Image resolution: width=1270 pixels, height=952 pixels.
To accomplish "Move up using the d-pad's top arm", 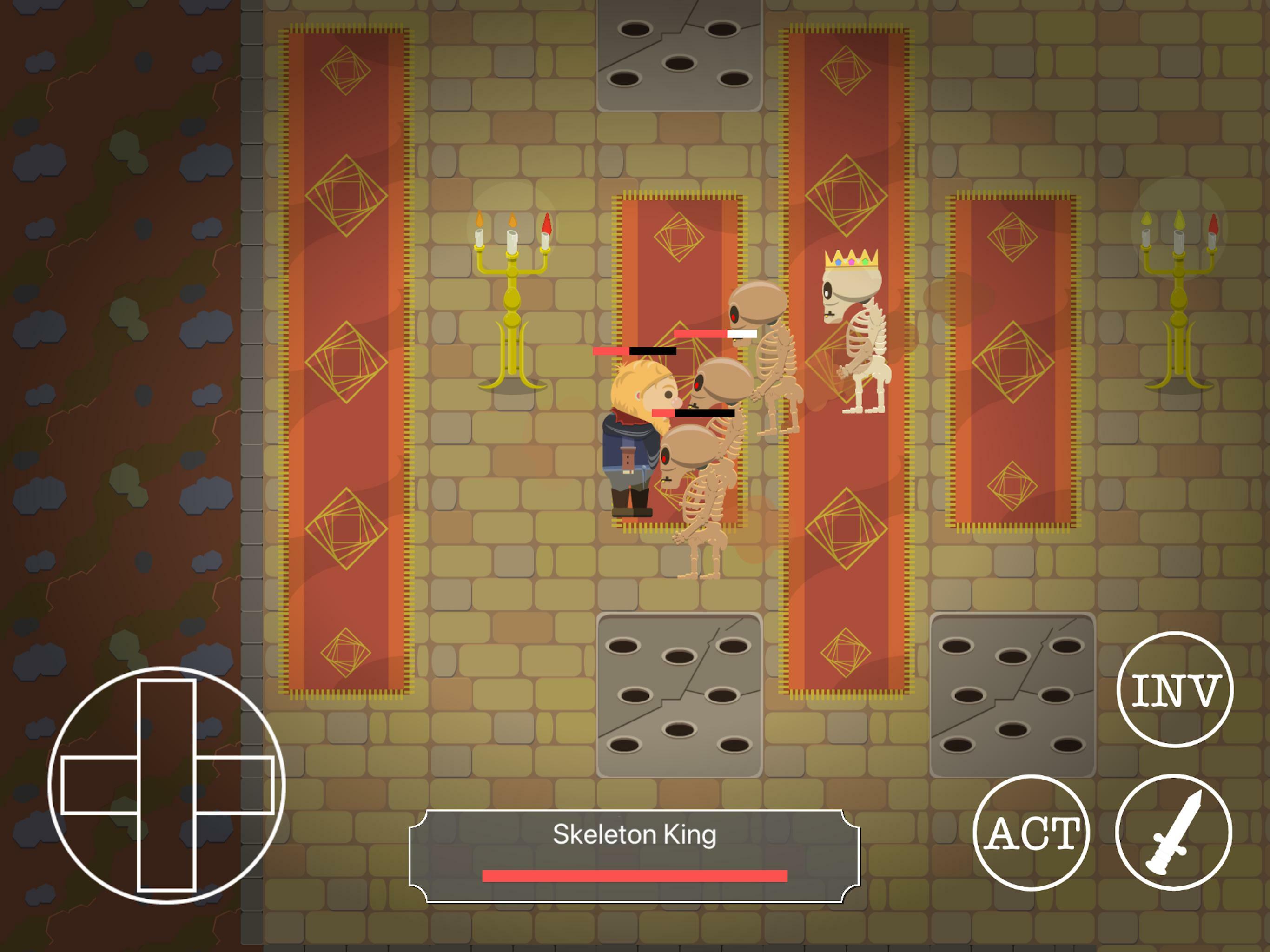I will tap(166, 718).
